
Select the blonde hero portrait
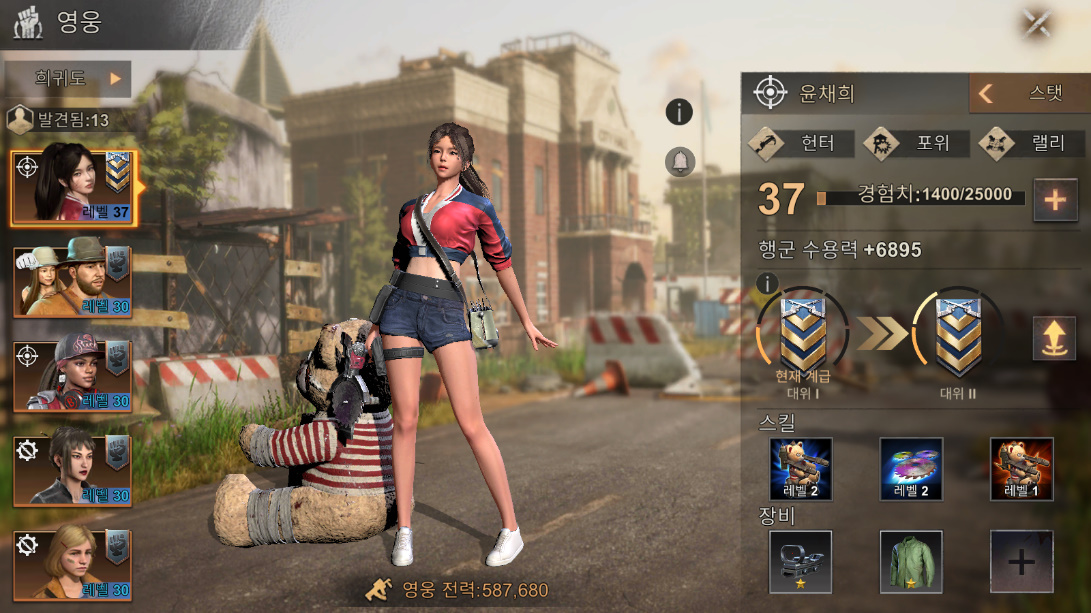click(x=72, y=564)
